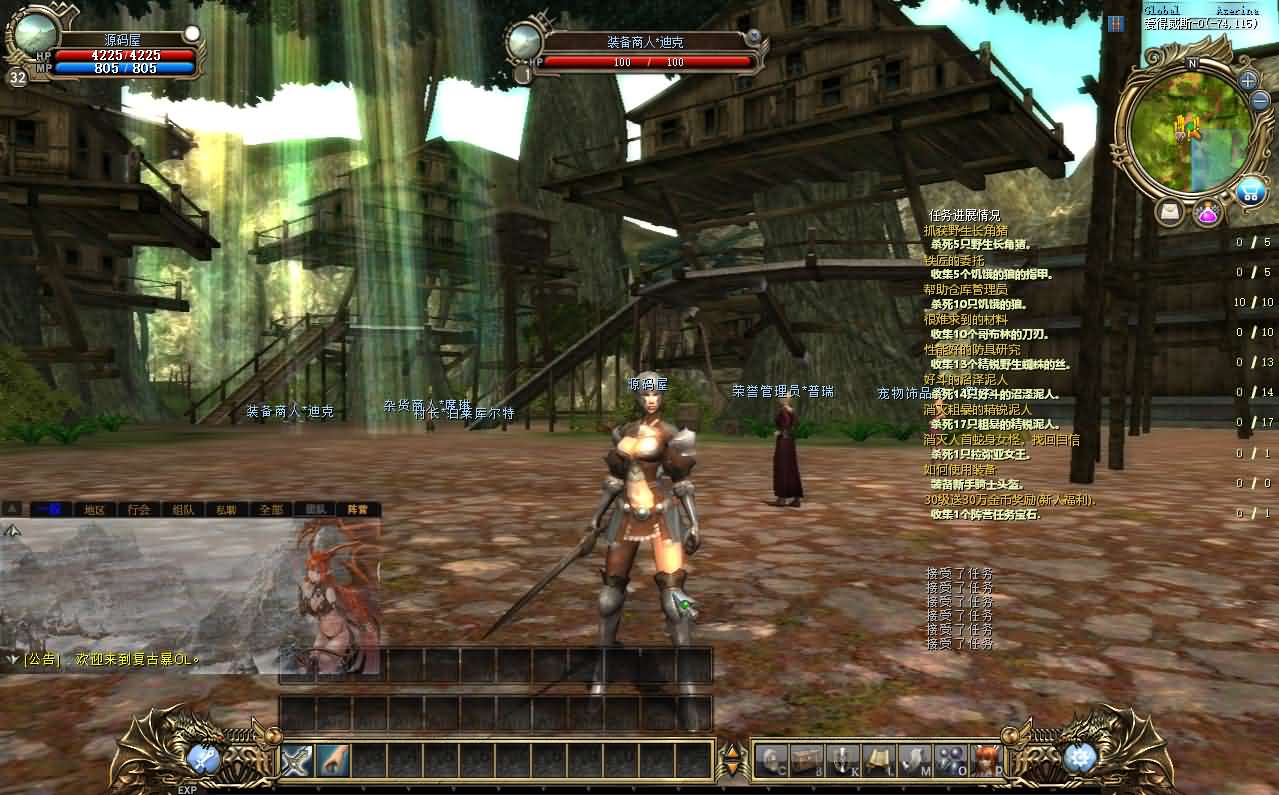Zoom out the minimap with minus button
The width and height of the screenshot is (1279, 795).
click(x=1259, y=100)
